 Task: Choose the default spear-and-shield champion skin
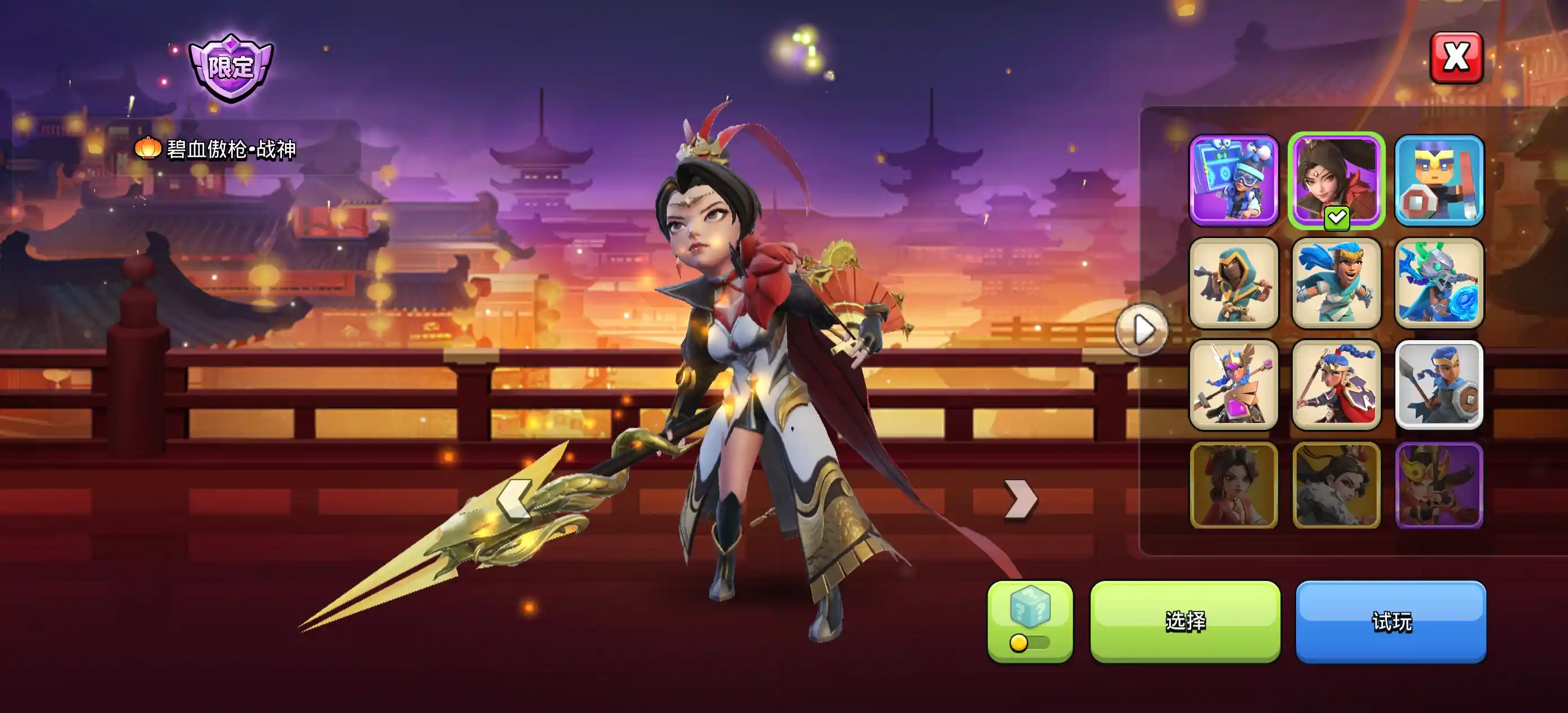1439,385
